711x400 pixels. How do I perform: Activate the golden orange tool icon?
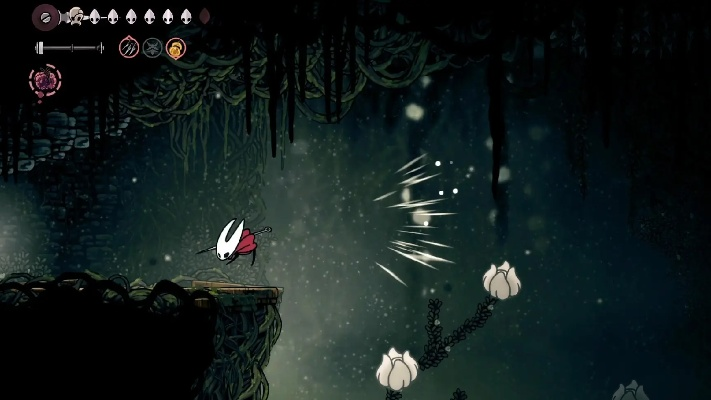pos(175,46)
